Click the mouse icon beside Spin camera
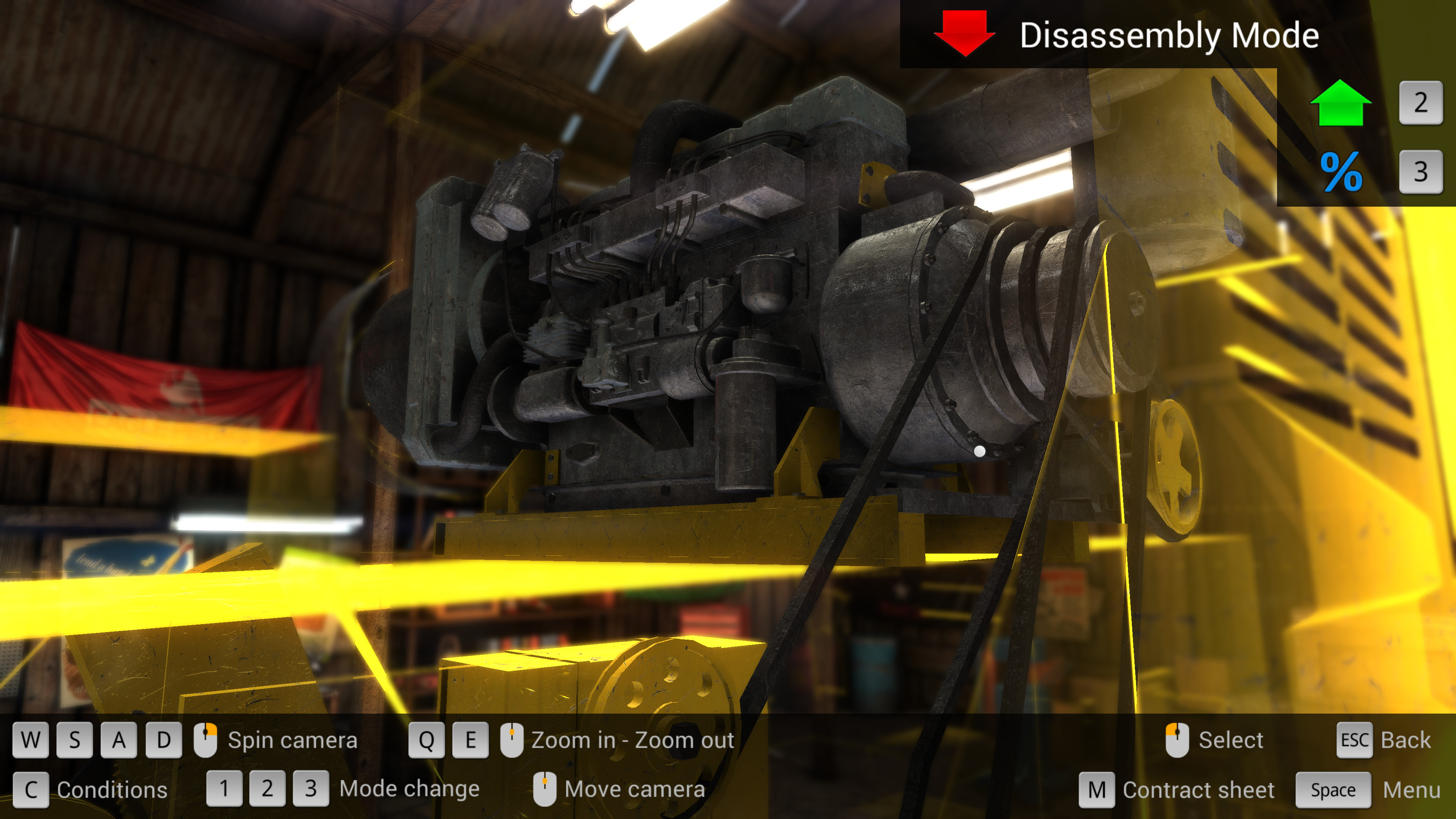 pos(205,740)
